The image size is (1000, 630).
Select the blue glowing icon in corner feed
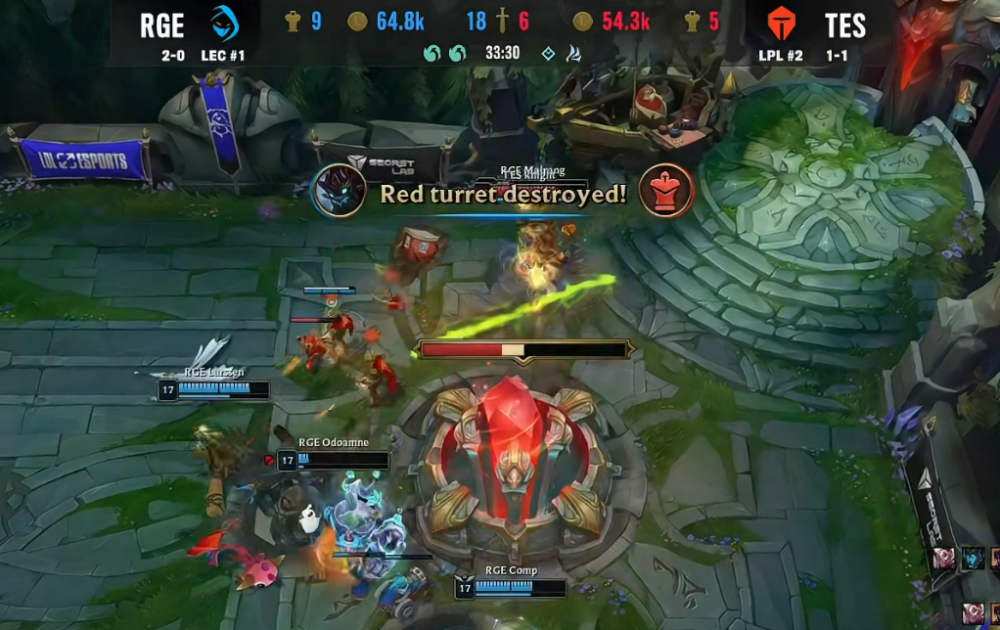point(975,559)
